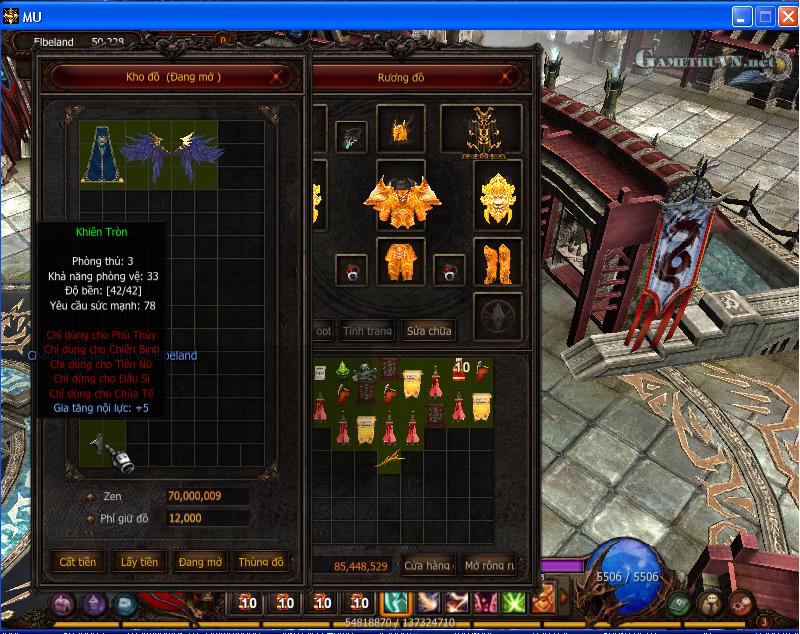800x634 pixels.
Task: Open the Tình trạng status button
Action: [x=367, y=331]
